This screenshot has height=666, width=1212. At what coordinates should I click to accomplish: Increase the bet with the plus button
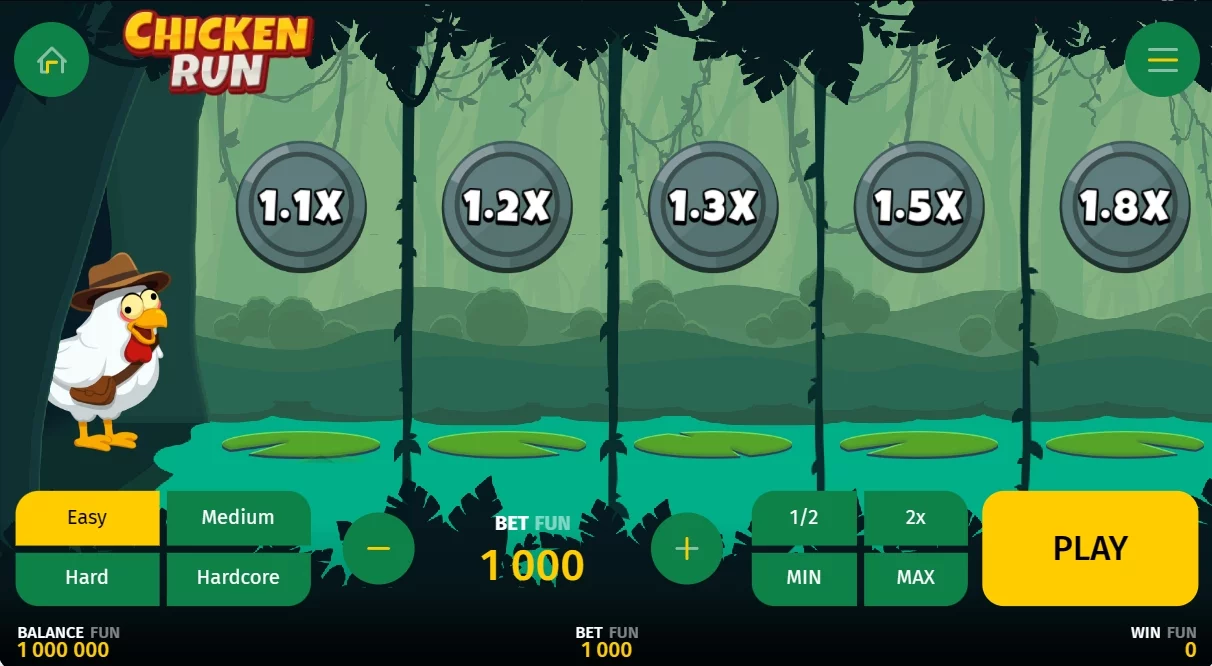click(686, 548)
